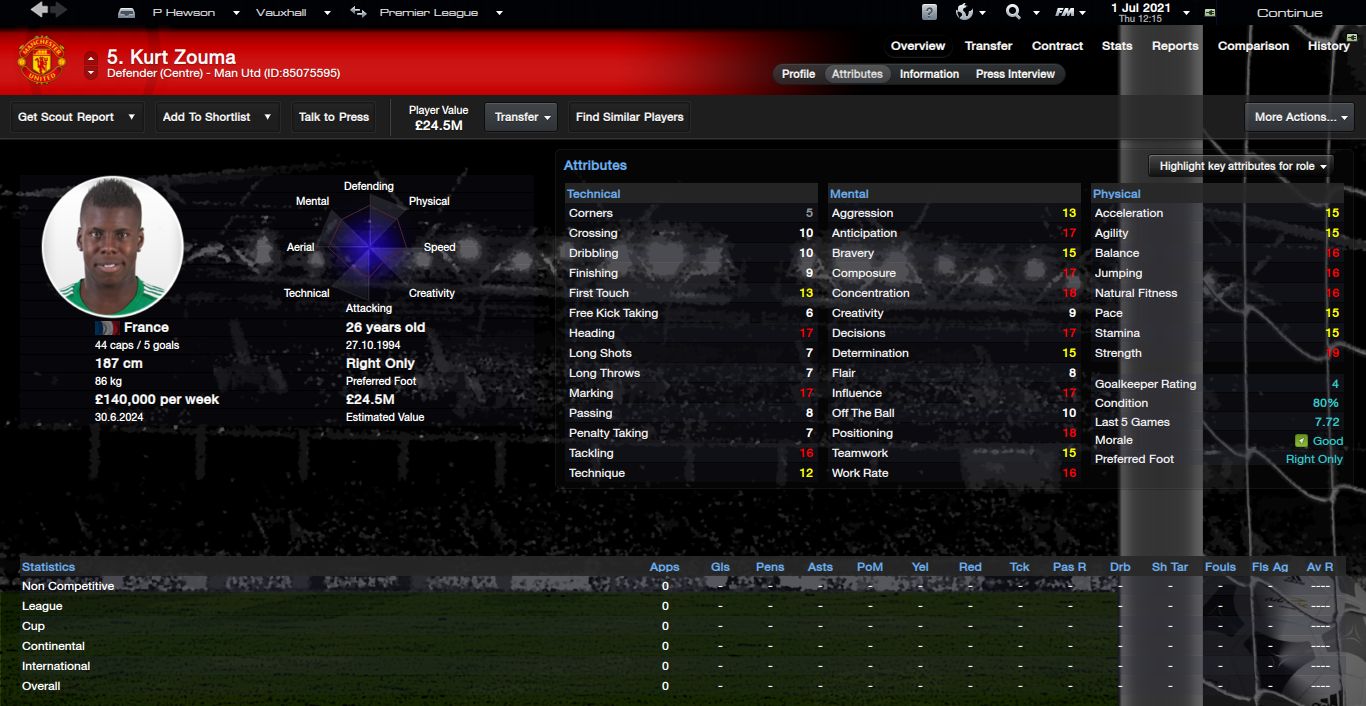
Task: Add player to shortlist
Action: (217, 117)
